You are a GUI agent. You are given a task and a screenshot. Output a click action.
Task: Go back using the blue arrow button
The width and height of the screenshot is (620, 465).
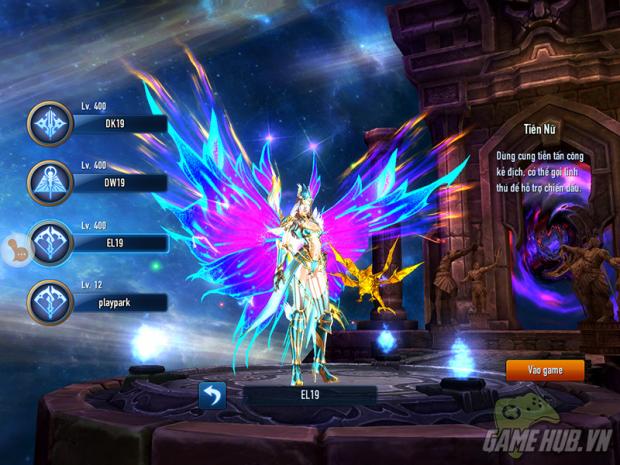212,396
